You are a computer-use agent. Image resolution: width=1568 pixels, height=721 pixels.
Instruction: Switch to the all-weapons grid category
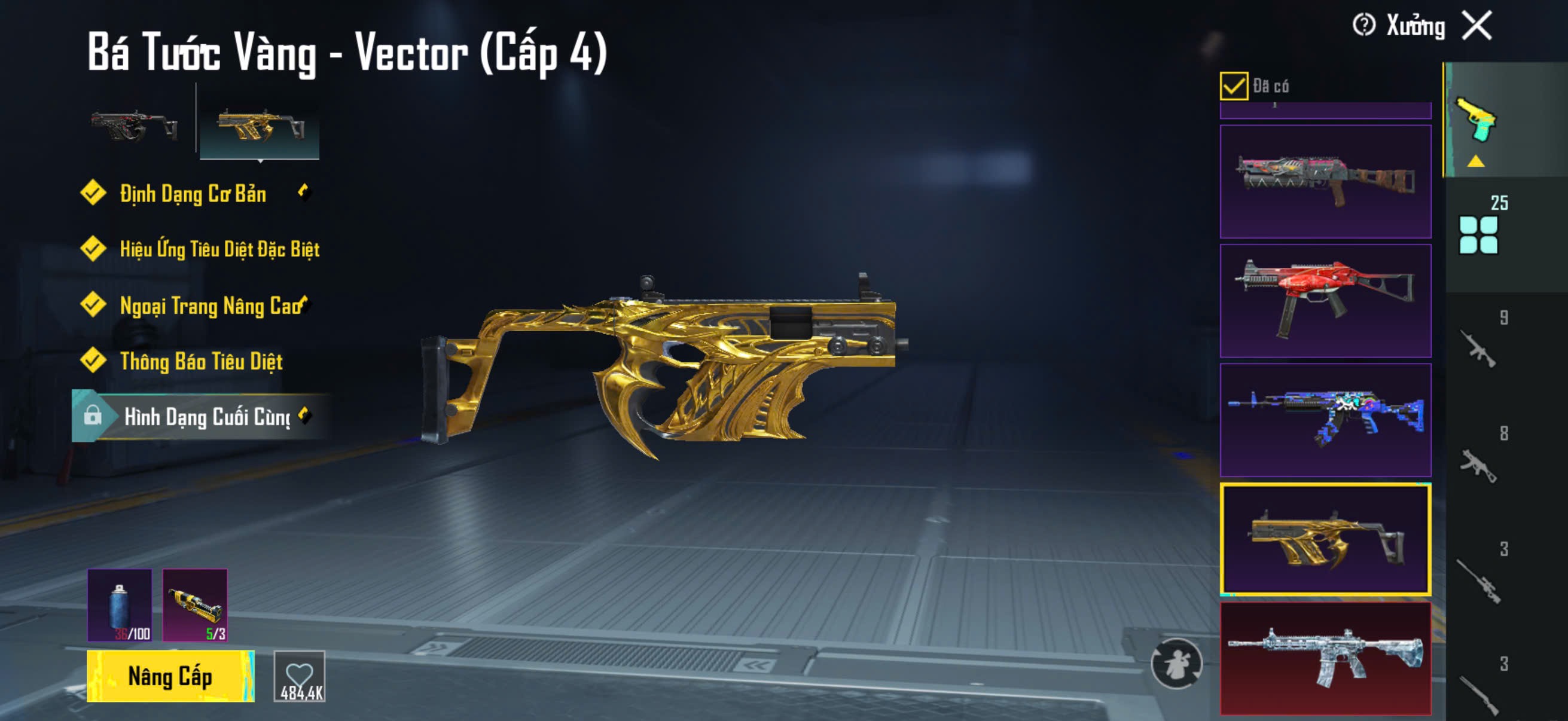(1478, 234)
